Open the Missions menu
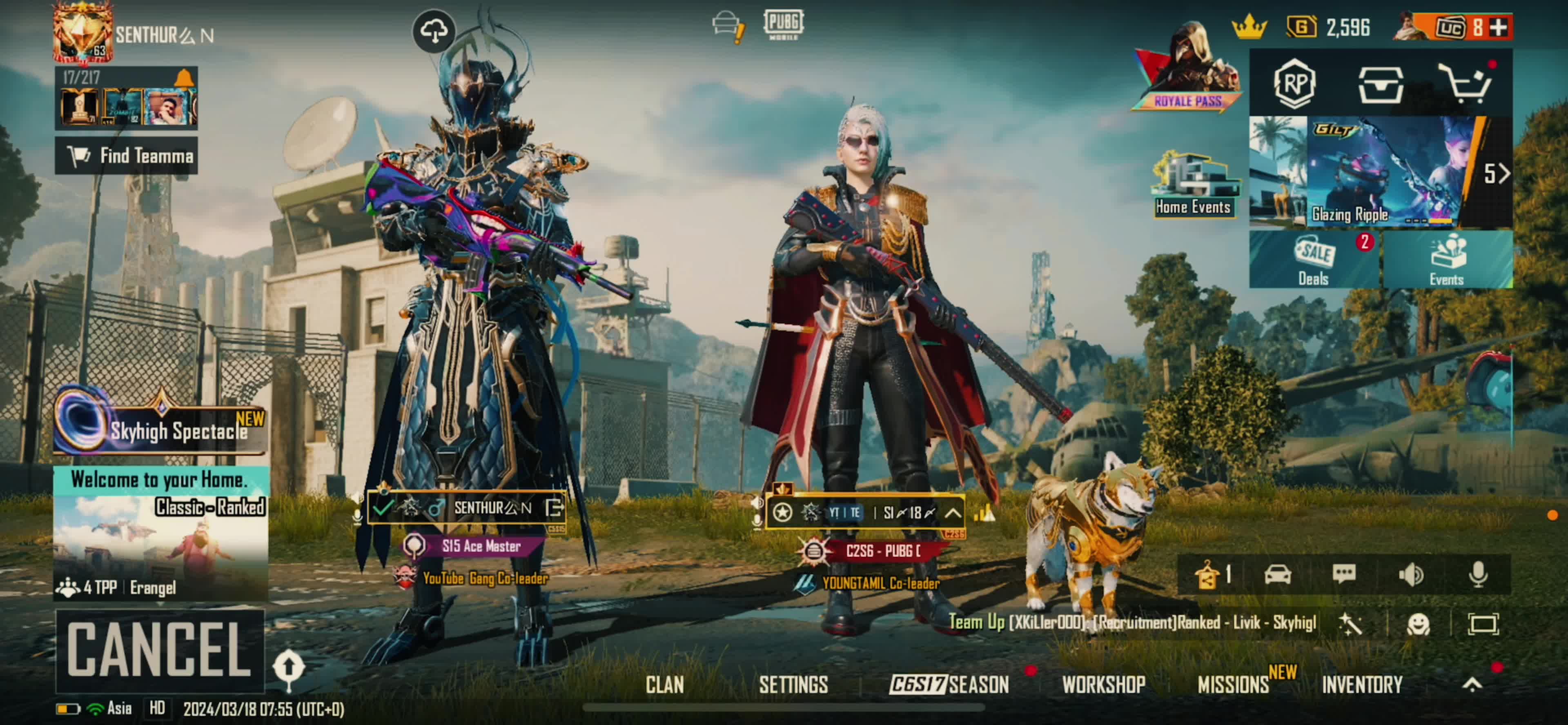The image size is (1568, 725). click(x=1234, y=685)
